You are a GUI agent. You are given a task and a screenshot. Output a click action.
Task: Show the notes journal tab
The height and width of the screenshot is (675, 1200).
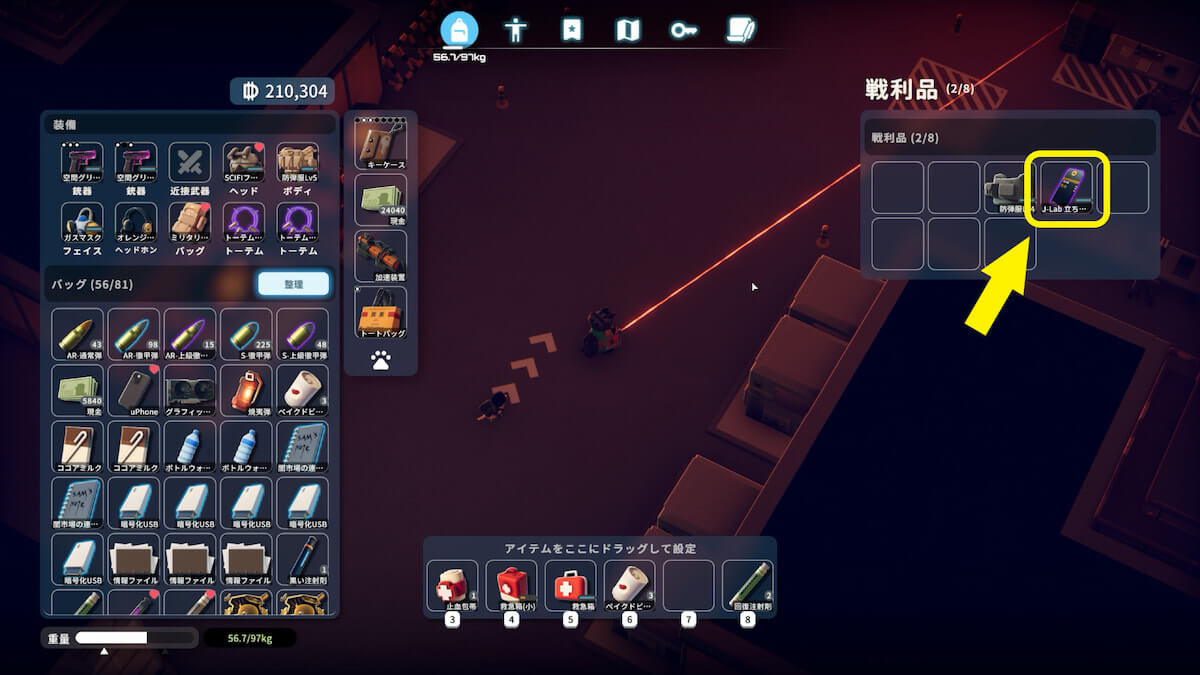740,29
